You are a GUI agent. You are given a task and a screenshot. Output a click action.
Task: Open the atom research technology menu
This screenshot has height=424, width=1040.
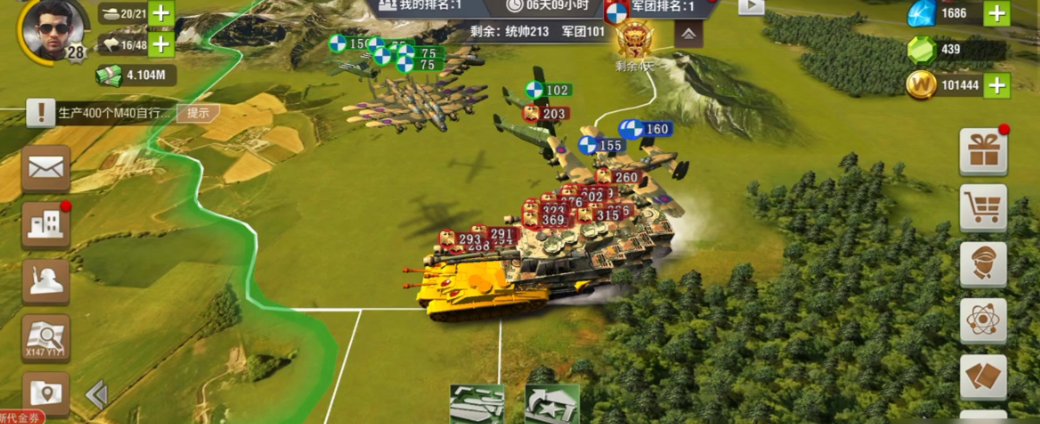(x=983, y=321)
